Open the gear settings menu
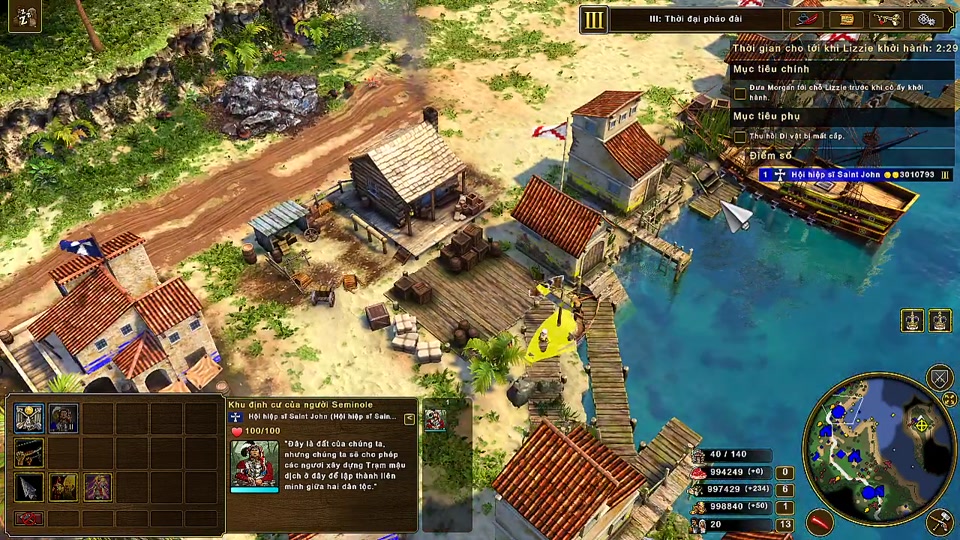Image resolution: width=960 pixels, height=540 pixels. (x=926, y=19)
